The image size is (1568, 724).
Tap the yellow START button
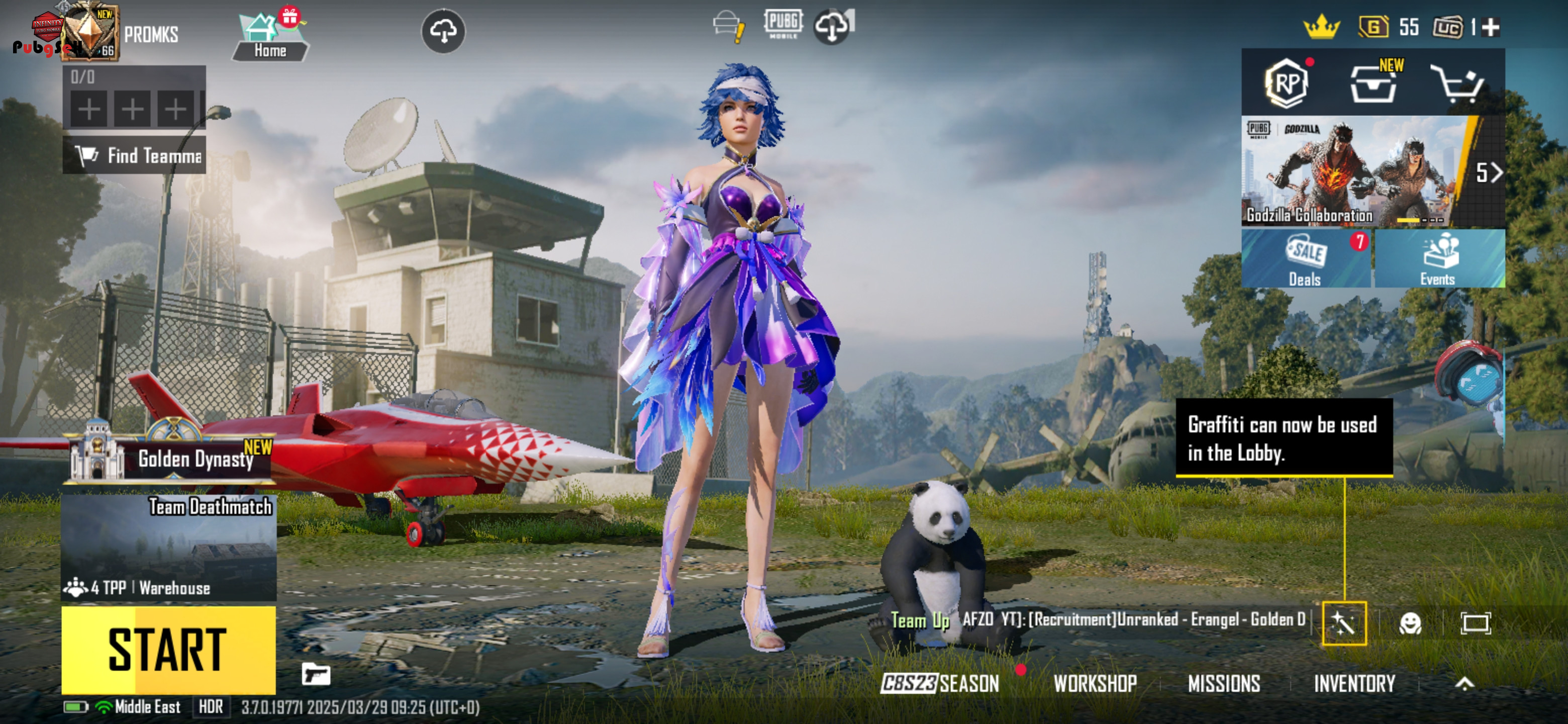(168, 649)
